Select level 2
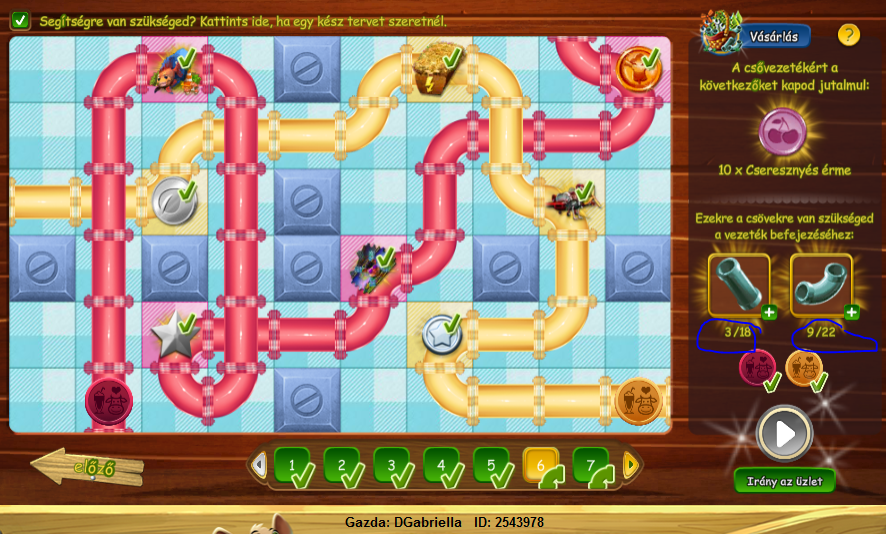This screenshot has height=534, width=886. pos(343,465)
